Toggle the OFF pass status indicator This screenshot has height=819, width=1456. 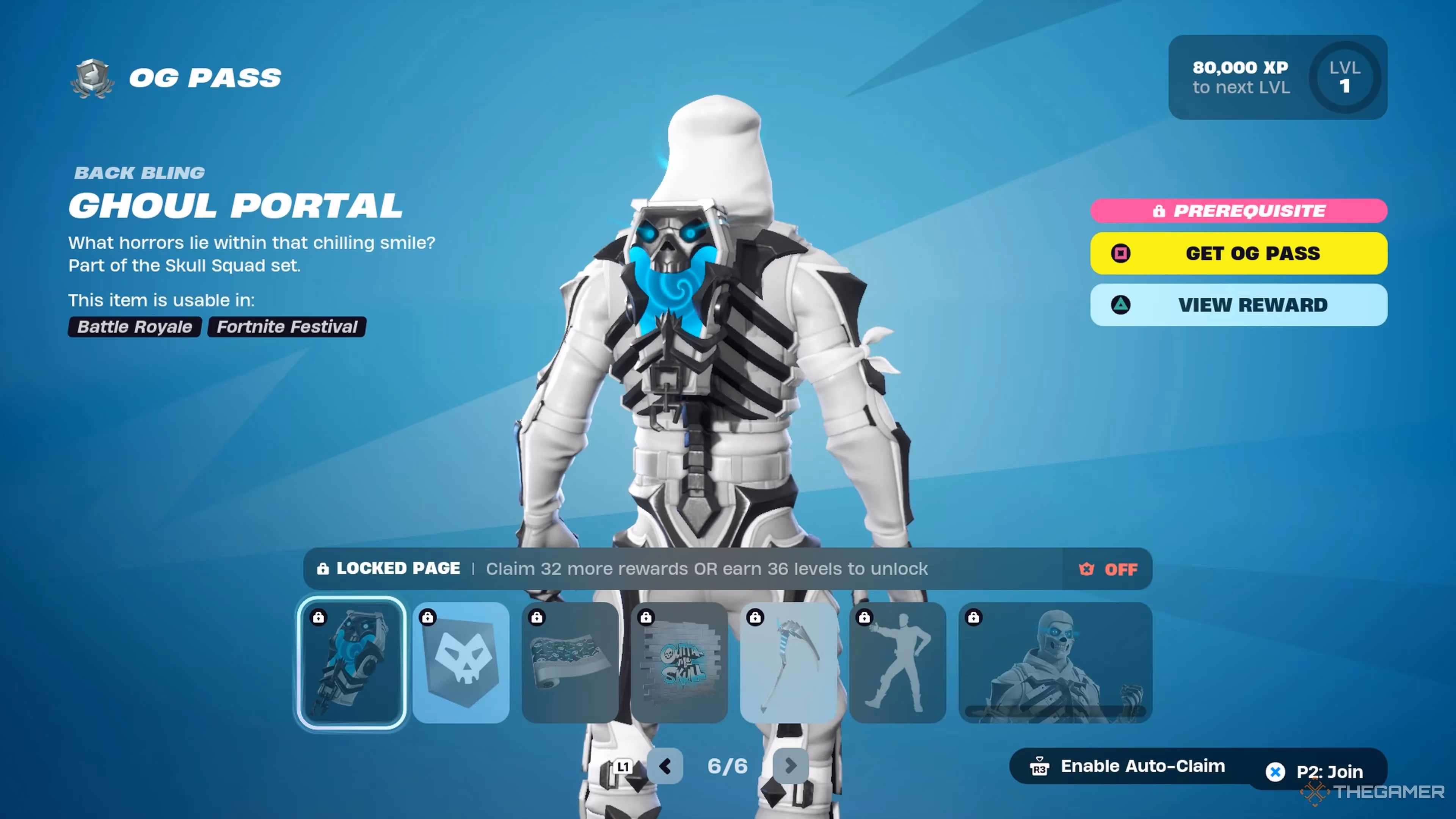[x=1108, y=569]
